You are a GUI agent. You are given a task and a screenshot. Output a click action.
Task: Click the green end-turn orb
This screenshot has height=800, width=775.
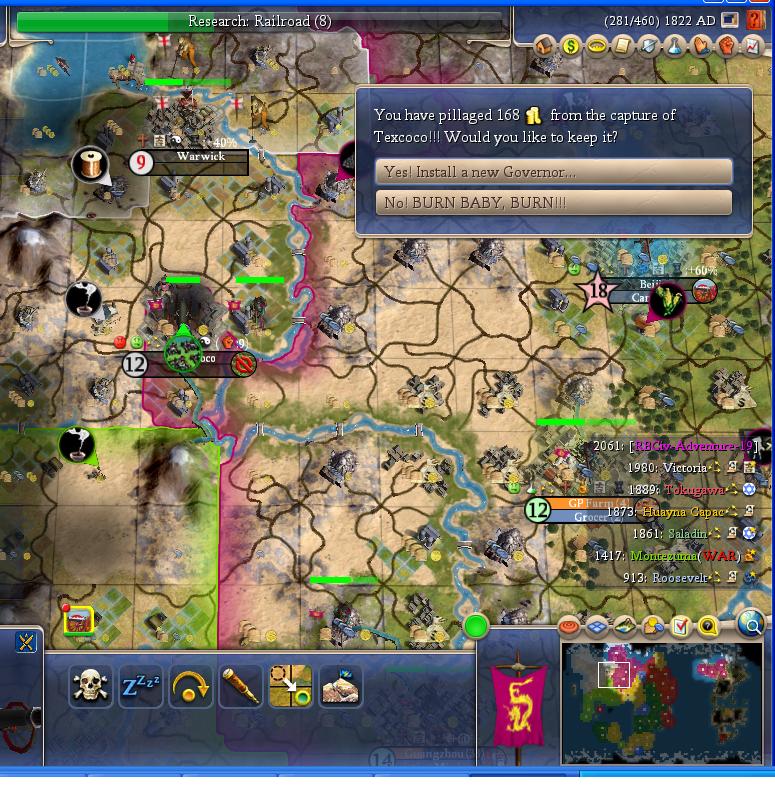476,627
